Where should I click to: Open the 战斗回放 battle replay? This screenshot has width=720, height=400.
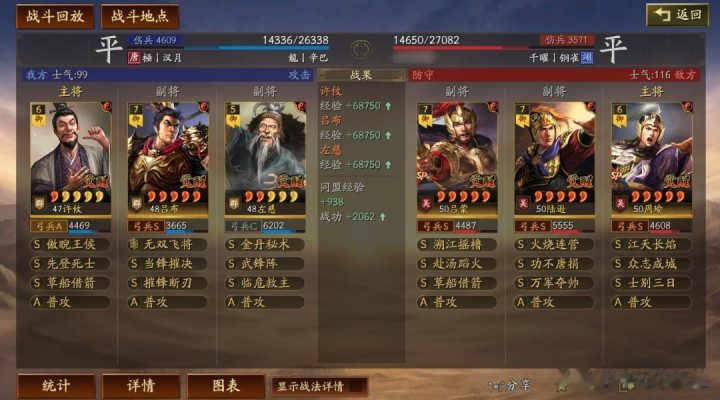point(54,16)
